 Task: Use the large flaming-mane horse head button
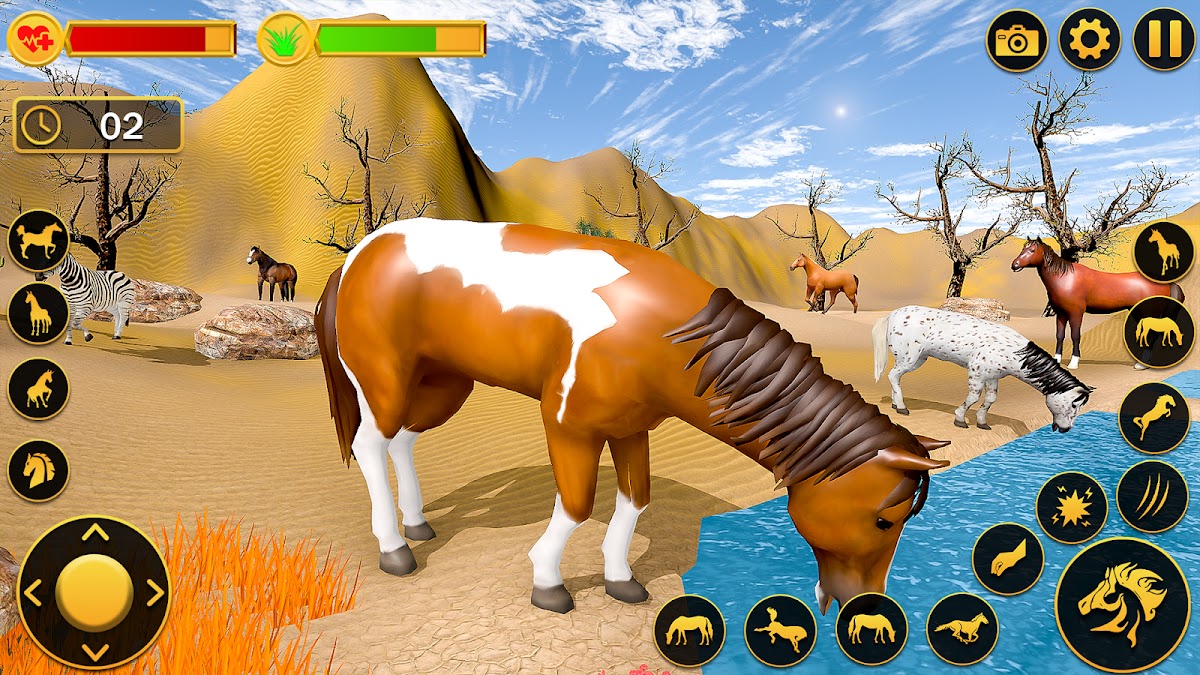(1122, 603)
